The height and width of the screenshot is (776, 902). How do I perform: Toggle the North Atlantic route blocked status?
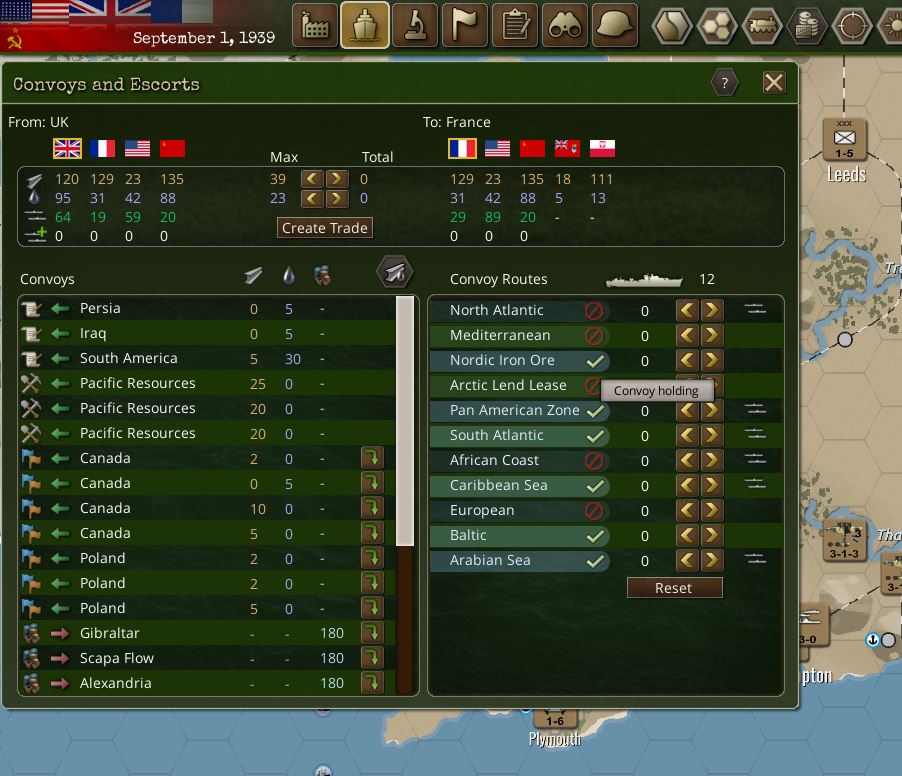tap(595, 311)
